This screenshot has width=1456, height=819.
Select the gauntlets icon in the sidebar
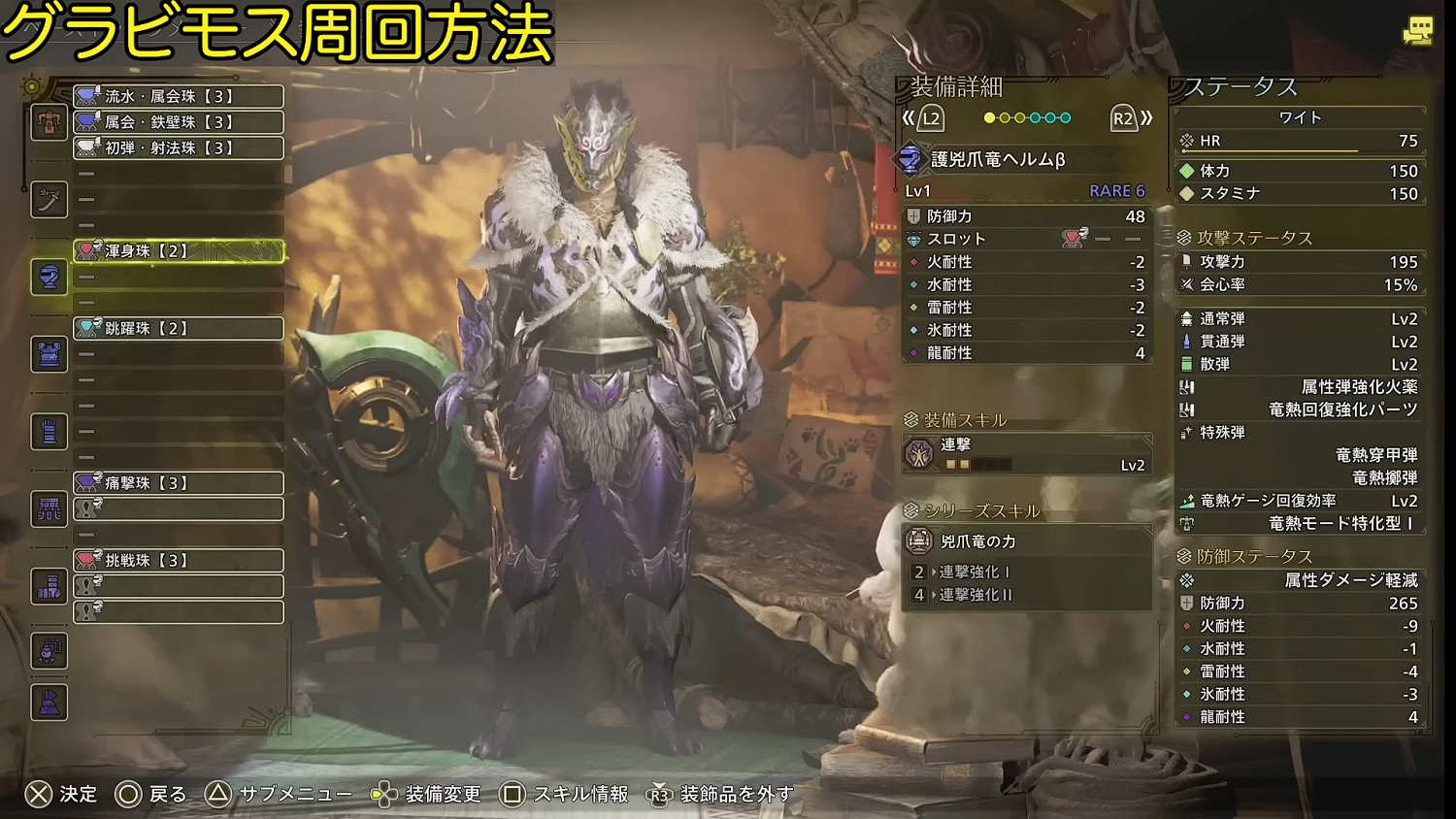(x=48, y=431)
